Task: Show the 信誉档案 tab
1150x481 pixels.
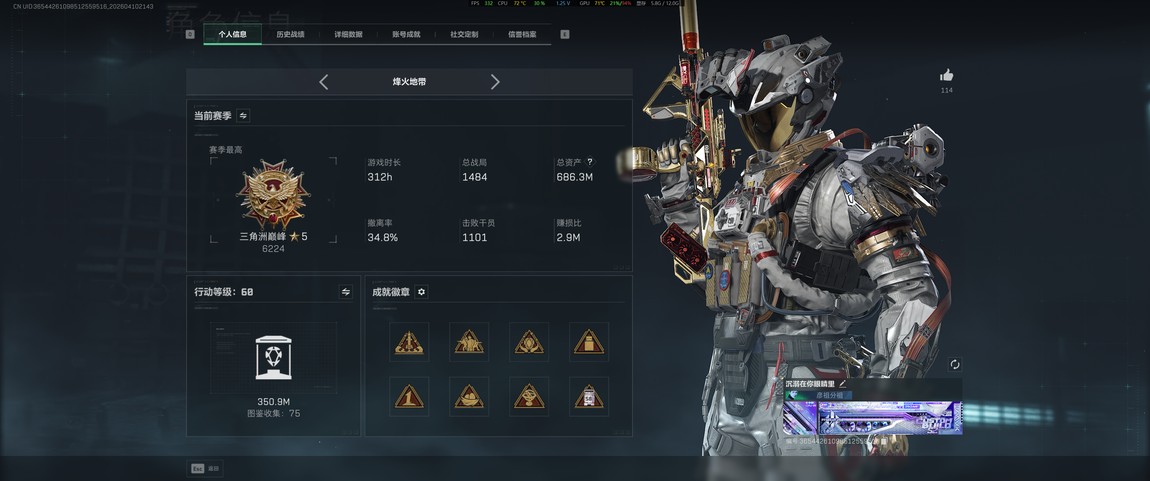Action: click(522, 34)
